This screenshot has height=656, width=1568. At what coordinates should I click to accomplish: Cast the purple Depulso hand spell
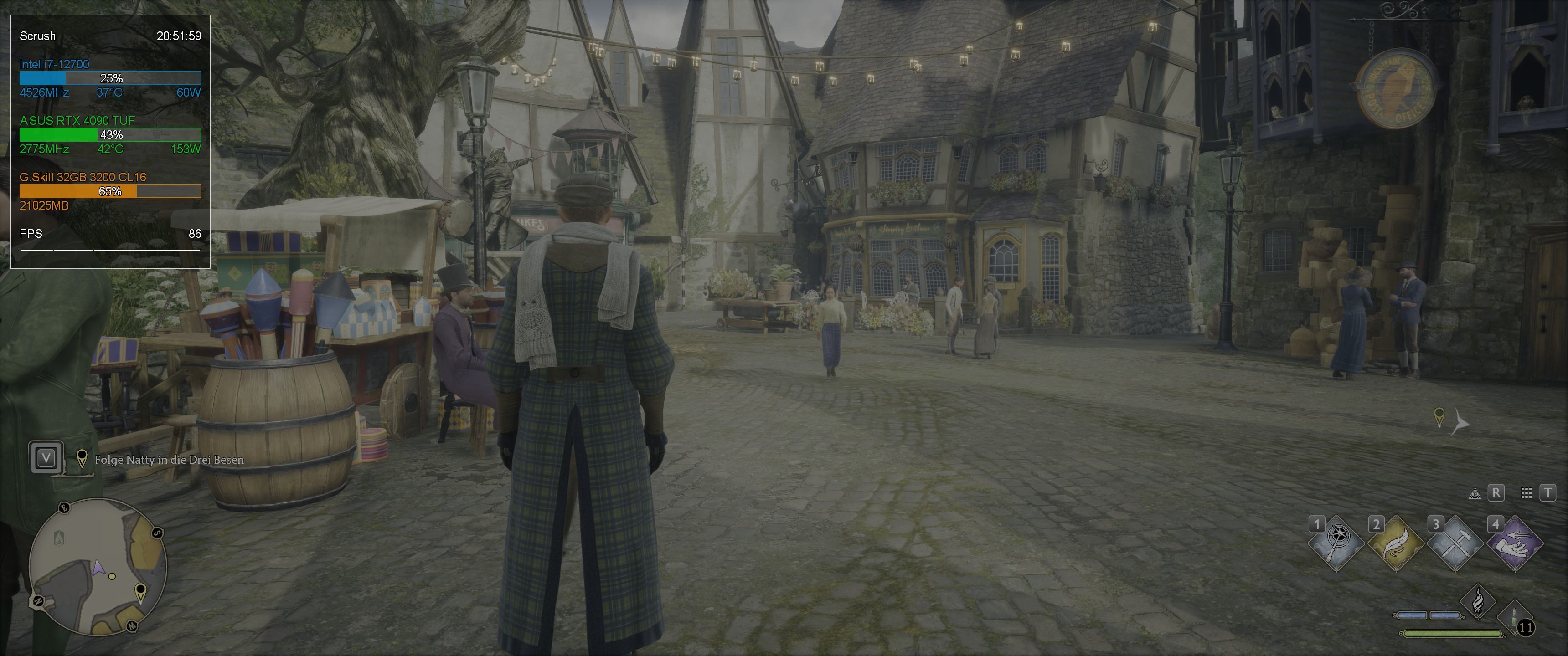coord(1515,543)
